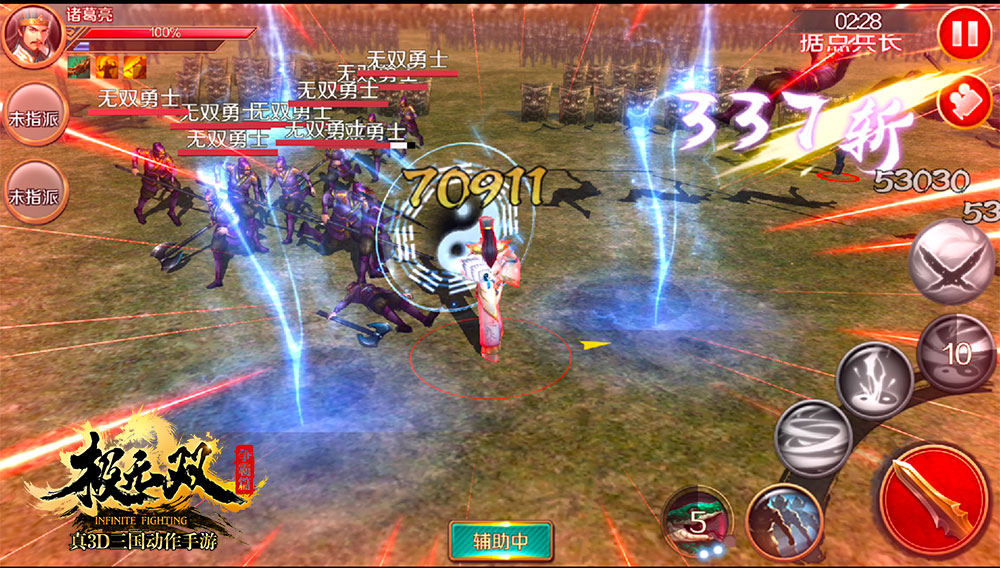The width and height of the screenshot is (1000, 568).
Task: Toggle the 辅助中 assist button
Action: tap(501, 541)
